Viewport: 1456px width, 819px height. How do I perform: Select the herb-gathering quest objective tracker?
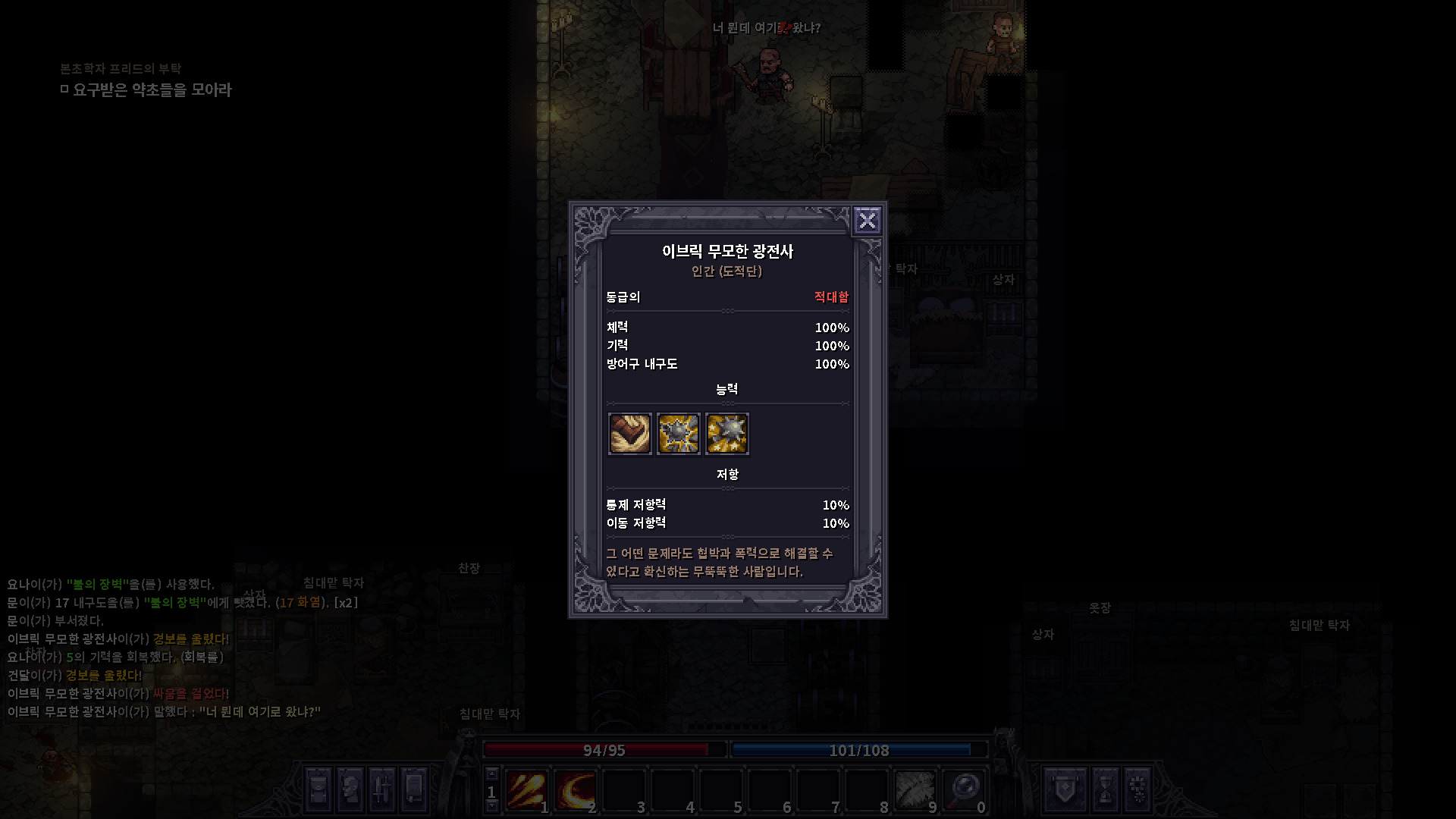(152, 90)
